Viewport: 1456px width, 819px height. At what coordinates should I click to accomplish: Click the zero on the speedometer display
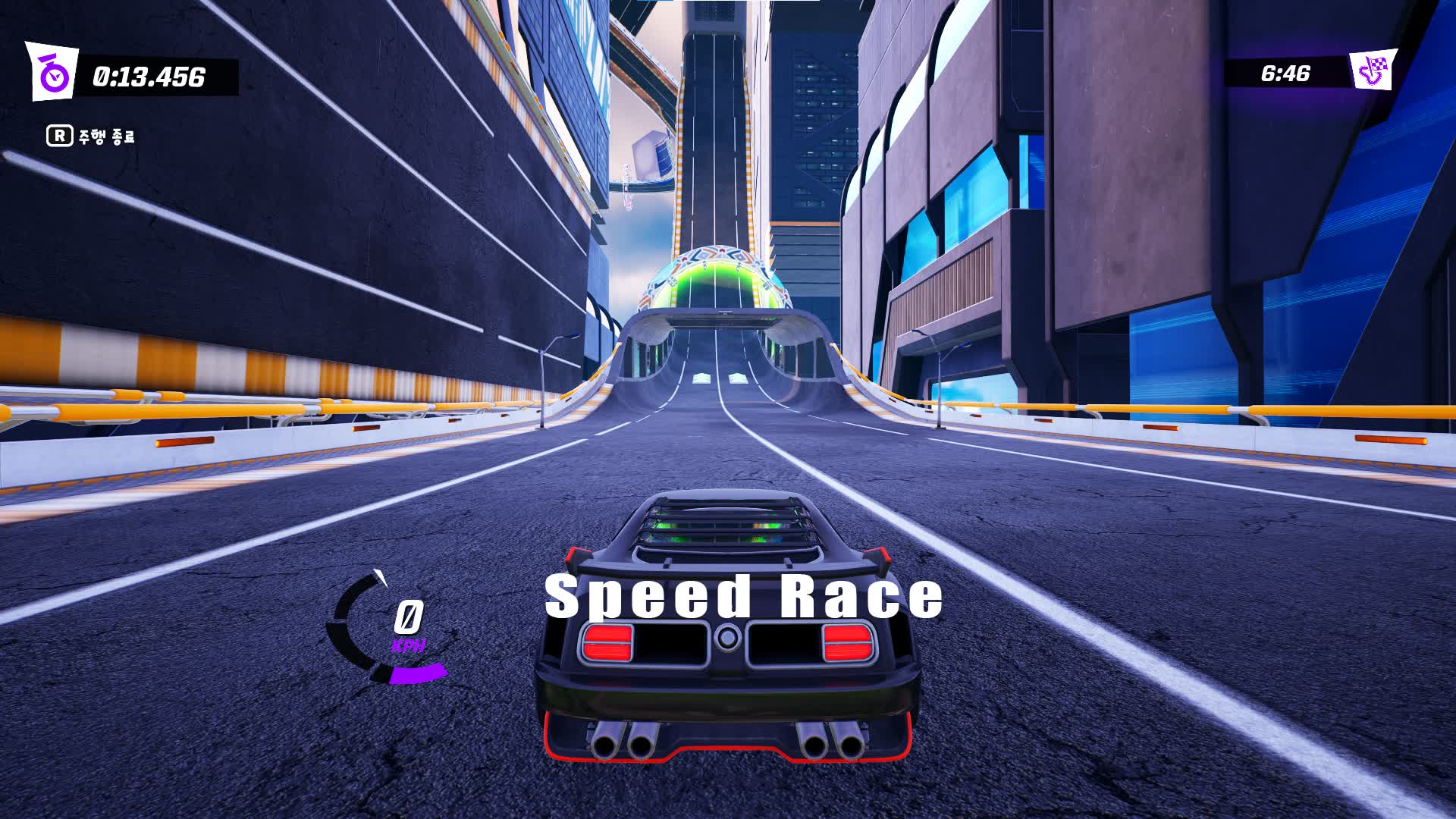[408, 616]
